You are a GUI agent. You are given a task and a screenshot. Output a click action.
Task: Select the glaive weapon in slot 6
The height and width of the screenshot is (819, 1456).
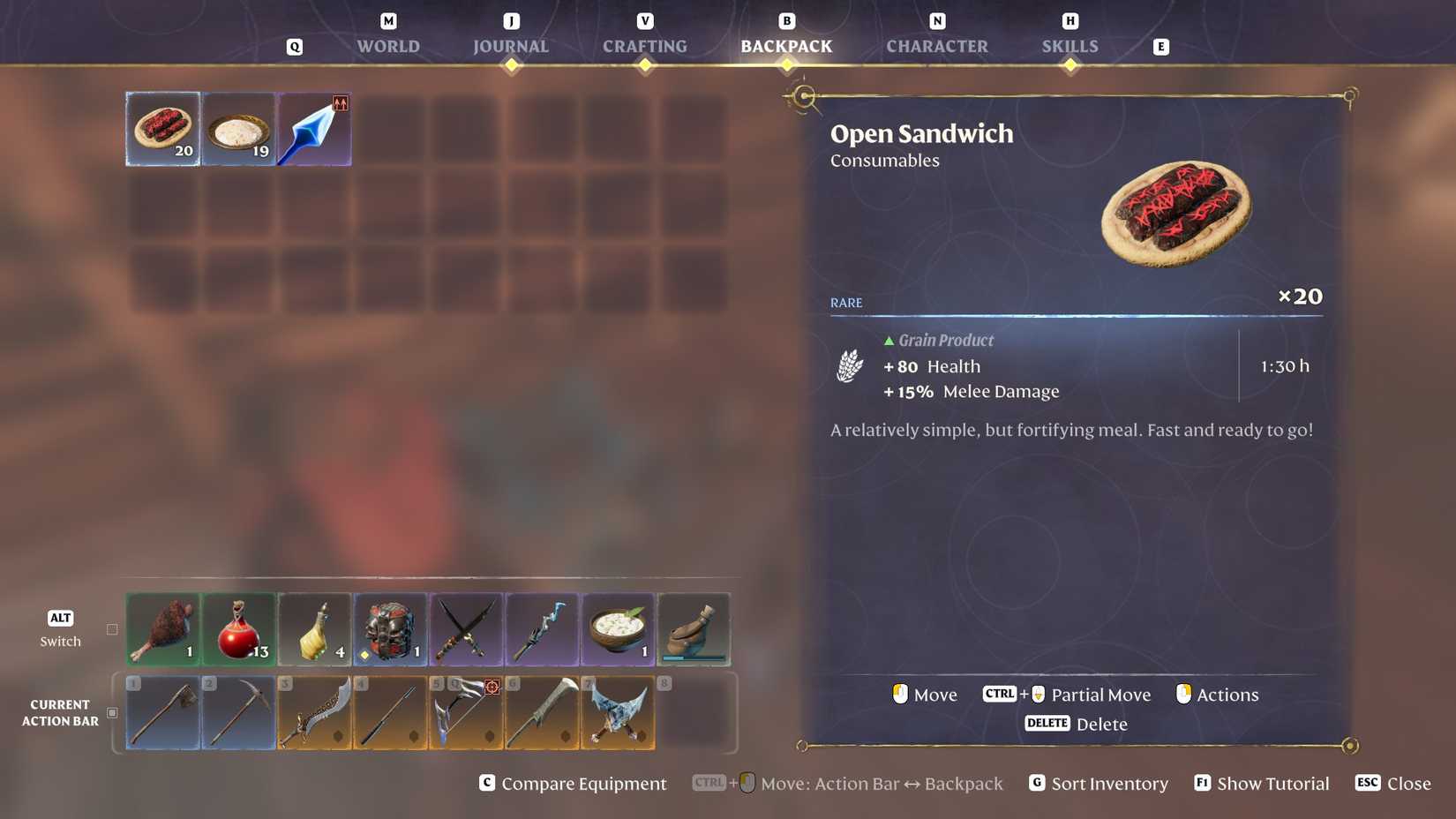[x=542, y=712]
